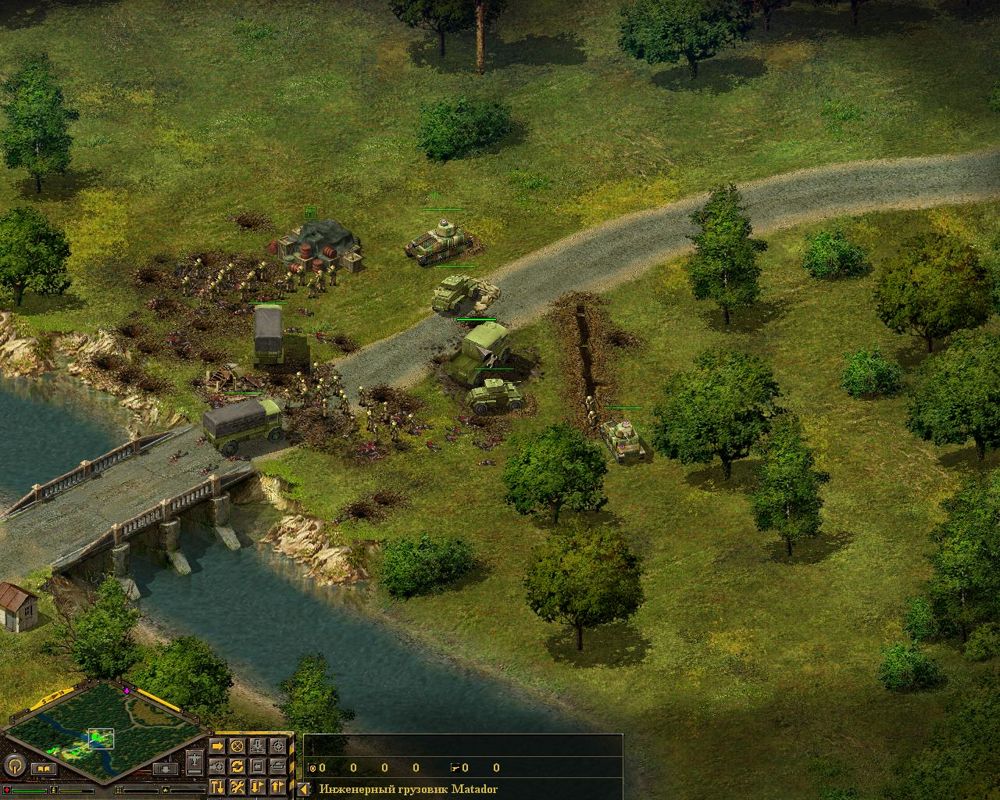Select the yellow arrow move command
1000x800 pixels.
point(217,746)
